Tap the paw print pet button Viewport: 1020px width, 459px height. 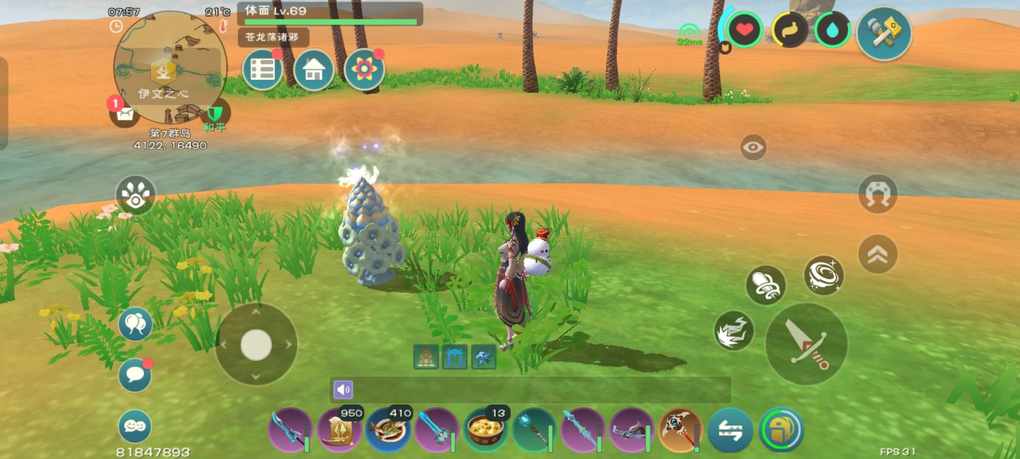pyautogui.click(x=136, y=195)
